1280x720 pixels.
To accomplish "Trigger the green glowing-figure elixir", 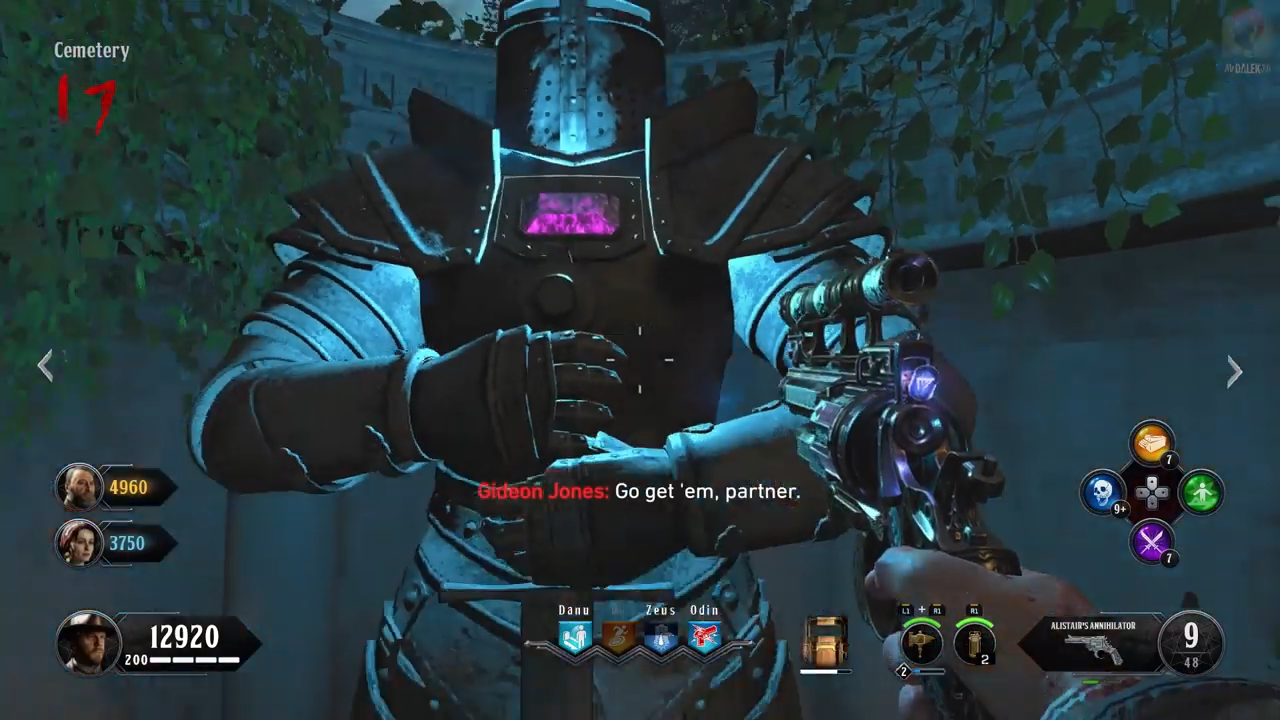I will [x=1200, y=492].
